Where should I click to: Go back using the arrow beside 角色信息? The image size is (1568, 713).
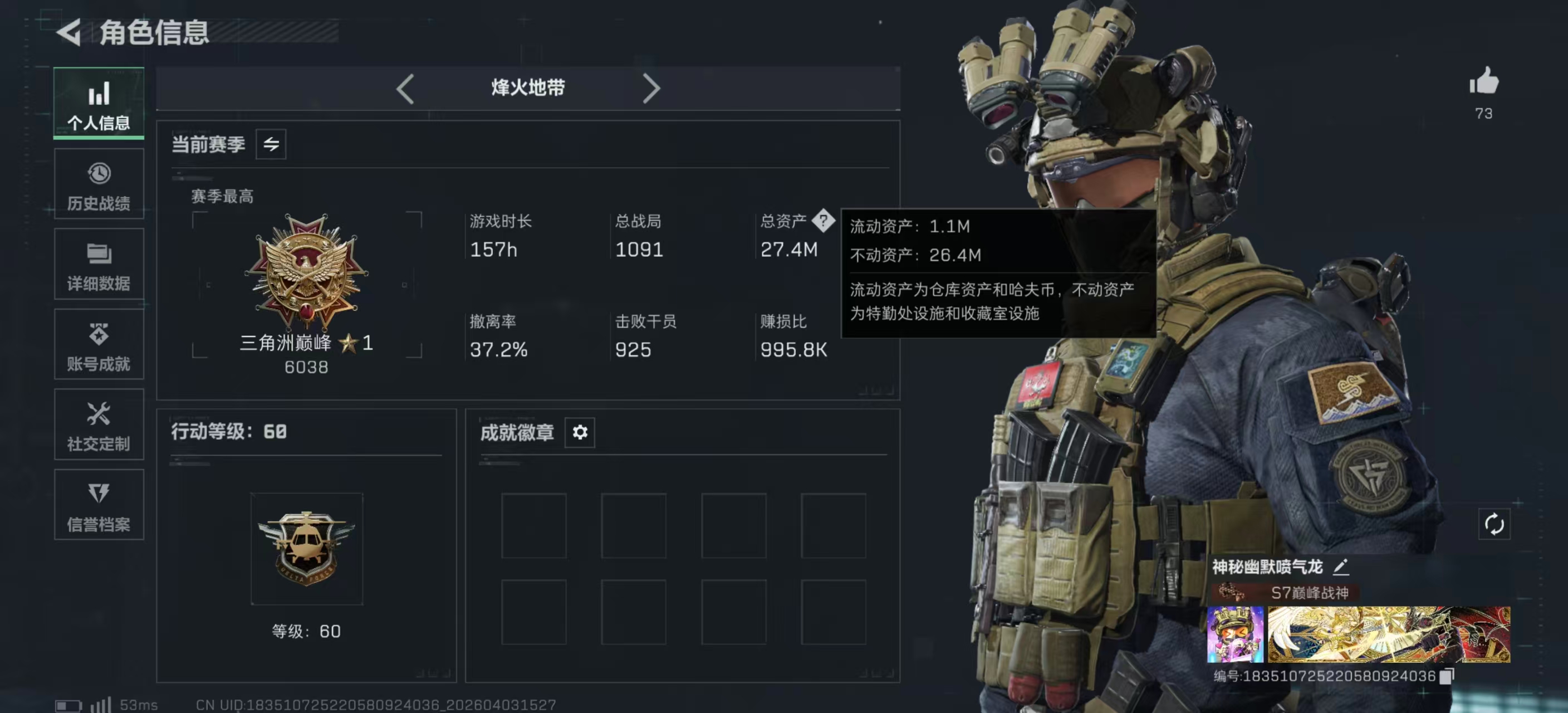(x=69, y=32)
